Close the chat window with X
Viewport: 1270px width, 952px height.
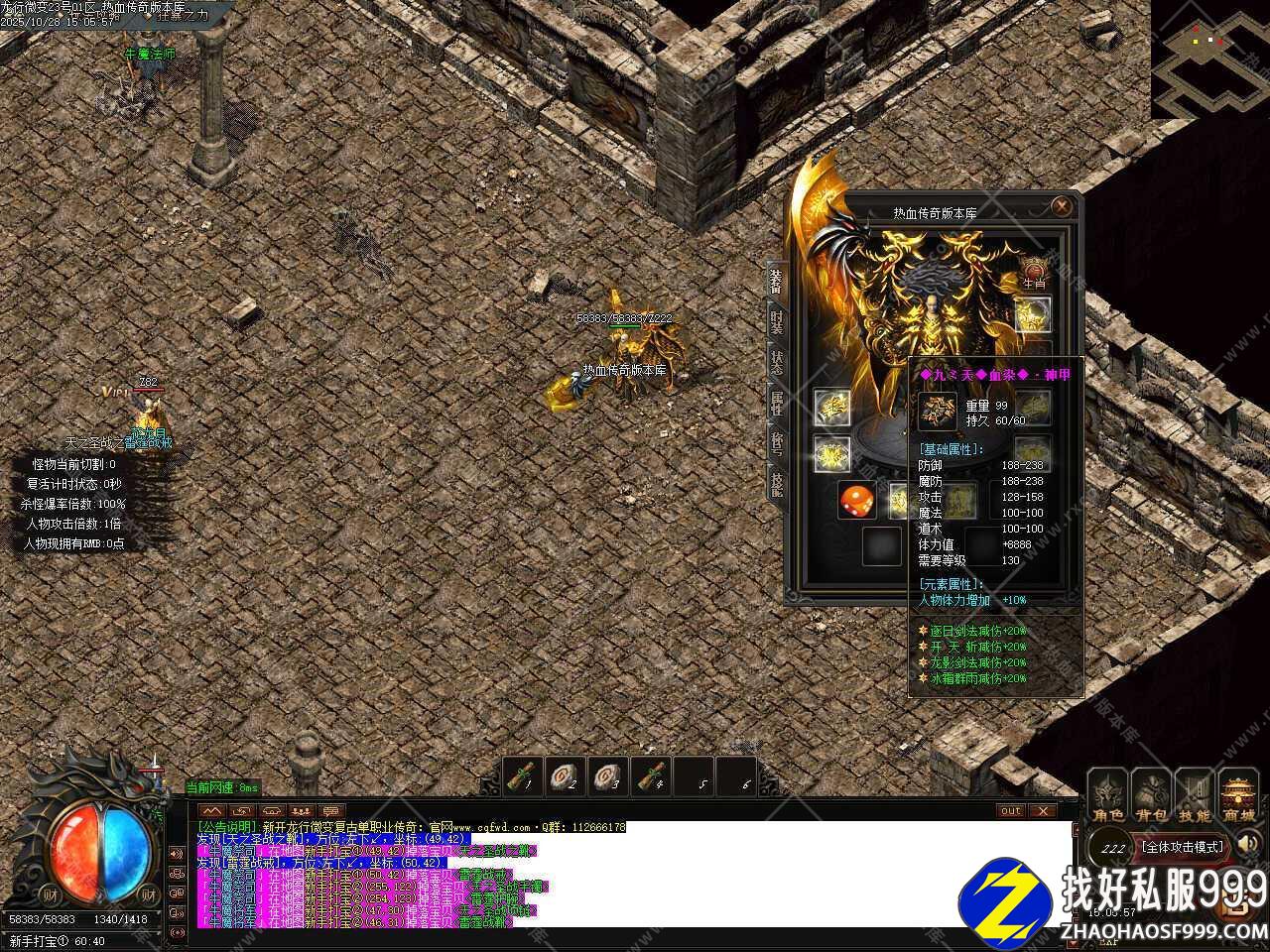click(x=1042, y=811)
